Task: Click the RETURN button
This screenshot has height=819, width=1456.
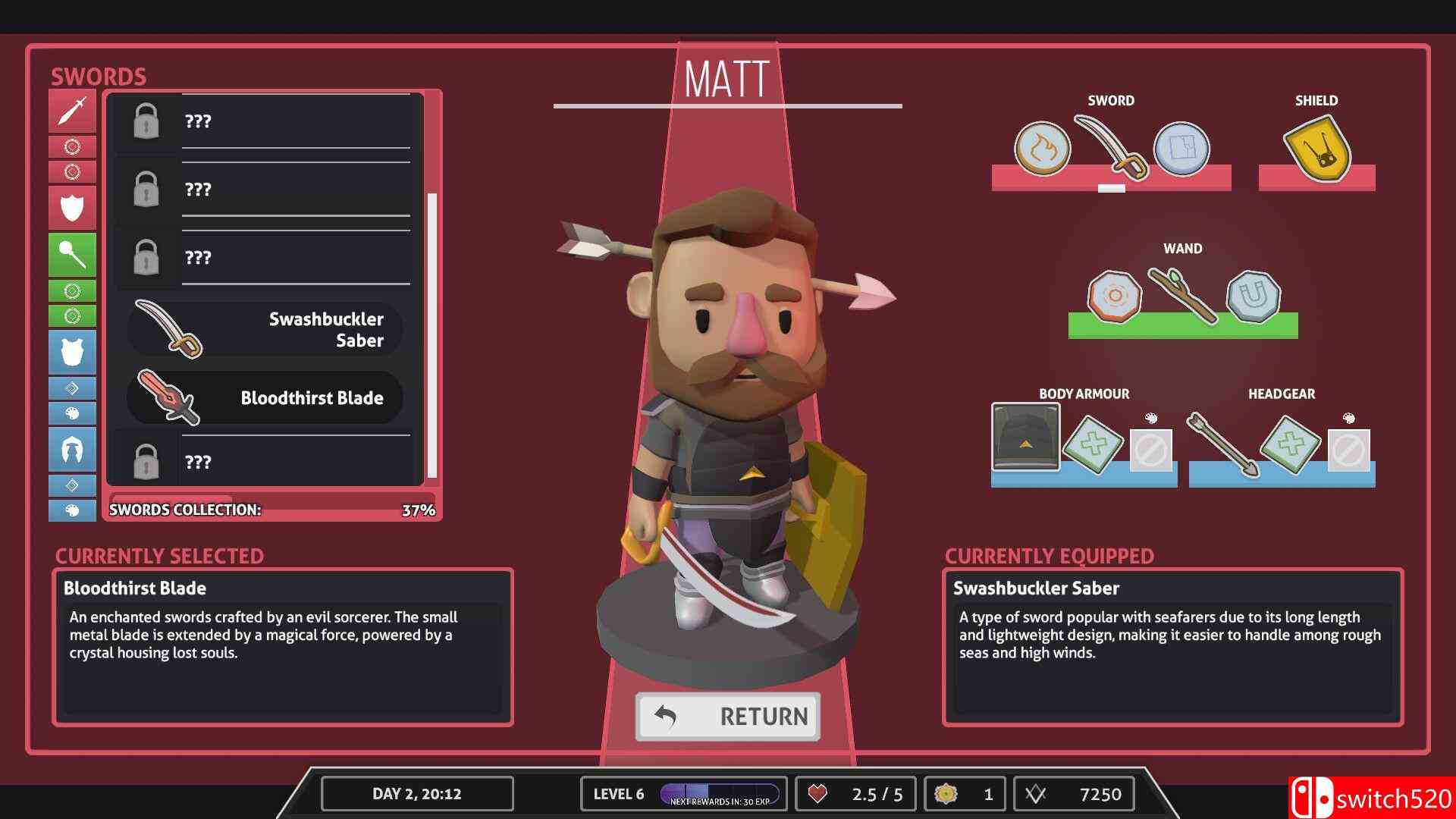Action: (x=728, y=716)
